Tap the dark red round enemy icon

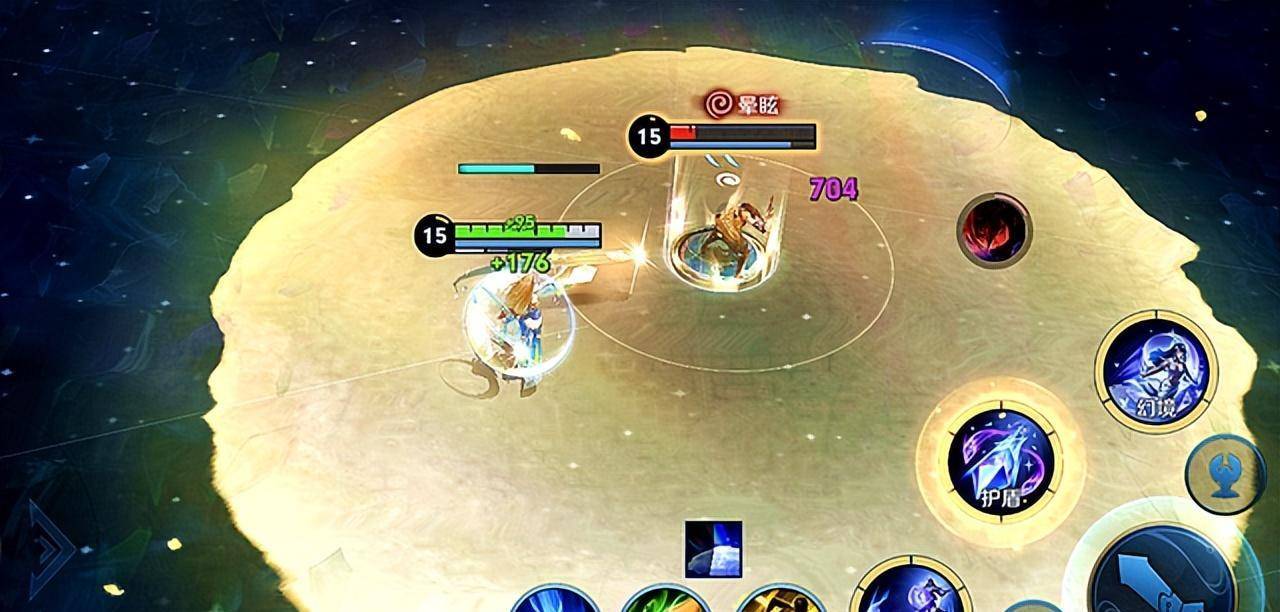pyautogui.click(x=993, y=229)
